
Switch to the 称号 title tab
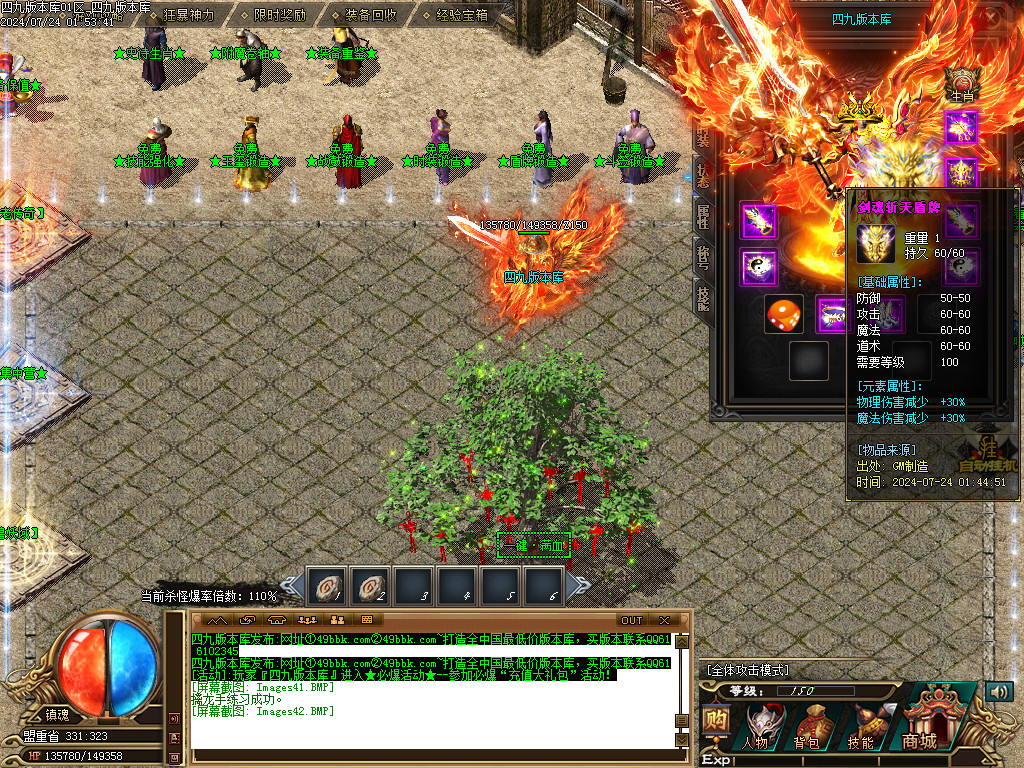coord(702,257)
